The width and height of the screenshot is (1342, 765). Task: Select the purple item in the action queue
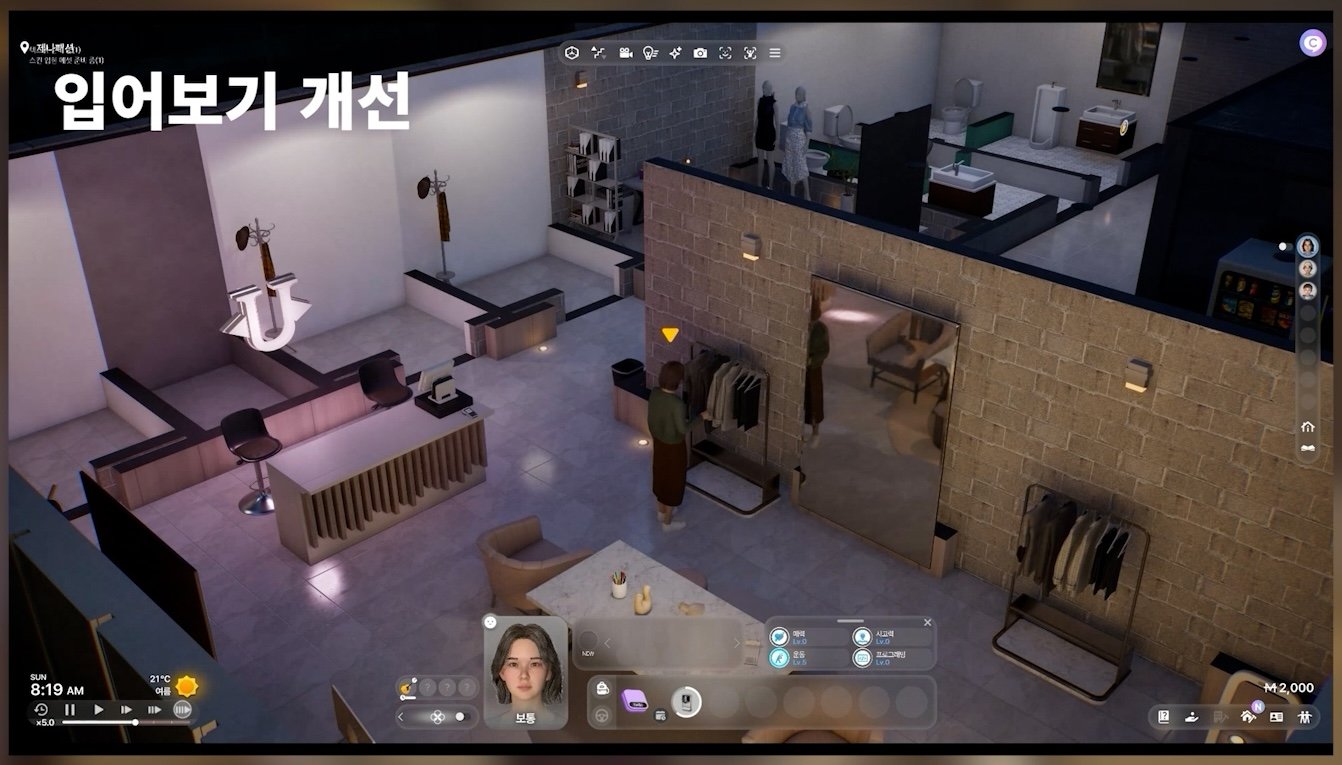634,702
